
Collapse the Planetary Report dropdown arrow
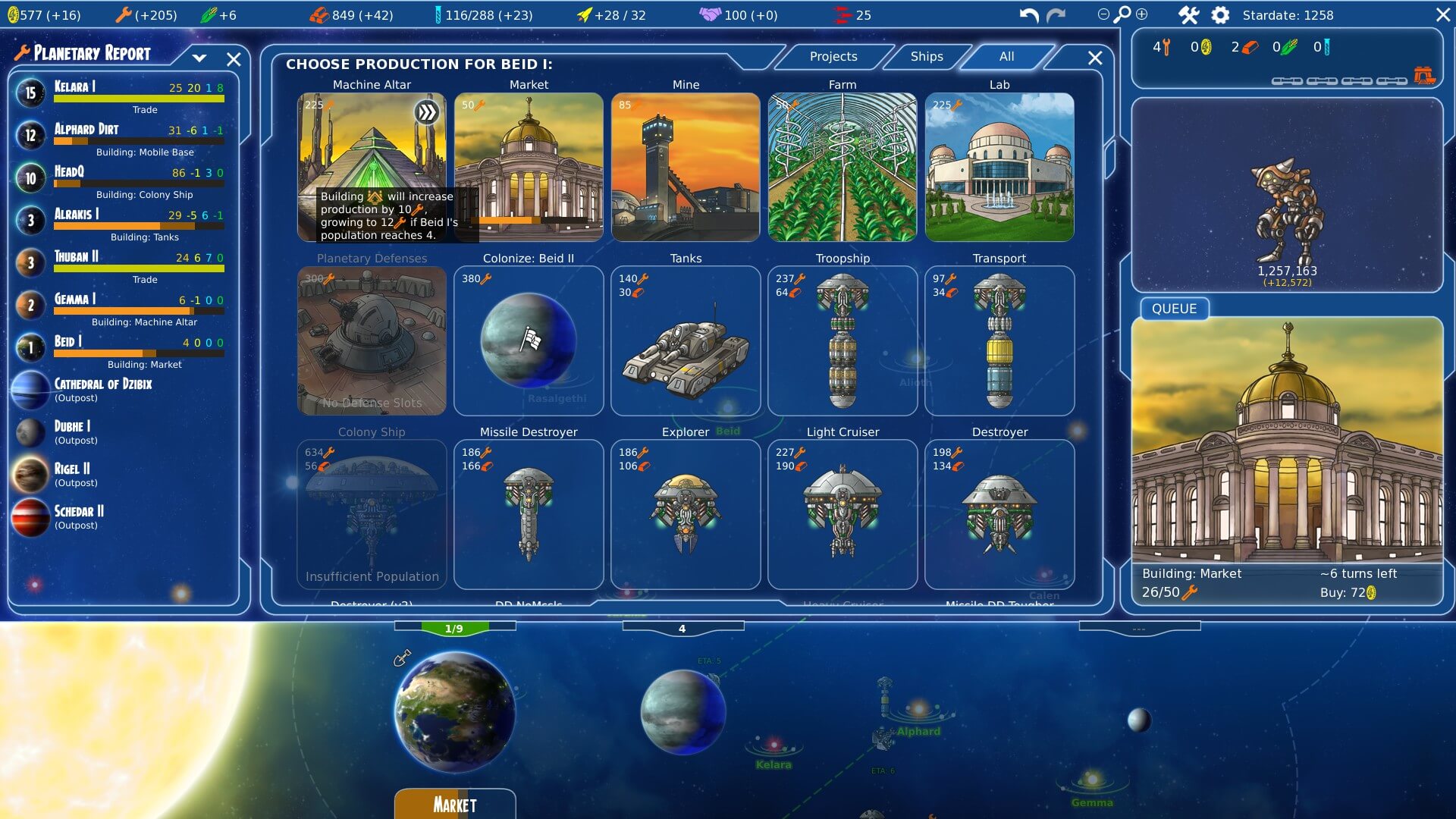click(x=199, y=58)
